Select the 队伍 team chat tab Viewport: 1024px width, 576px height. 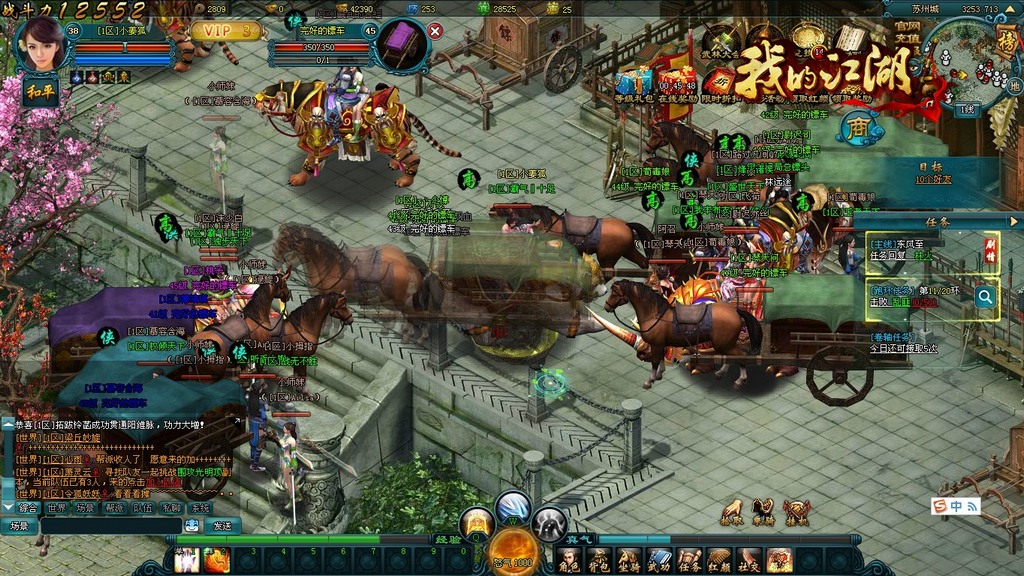pos(143,508)
